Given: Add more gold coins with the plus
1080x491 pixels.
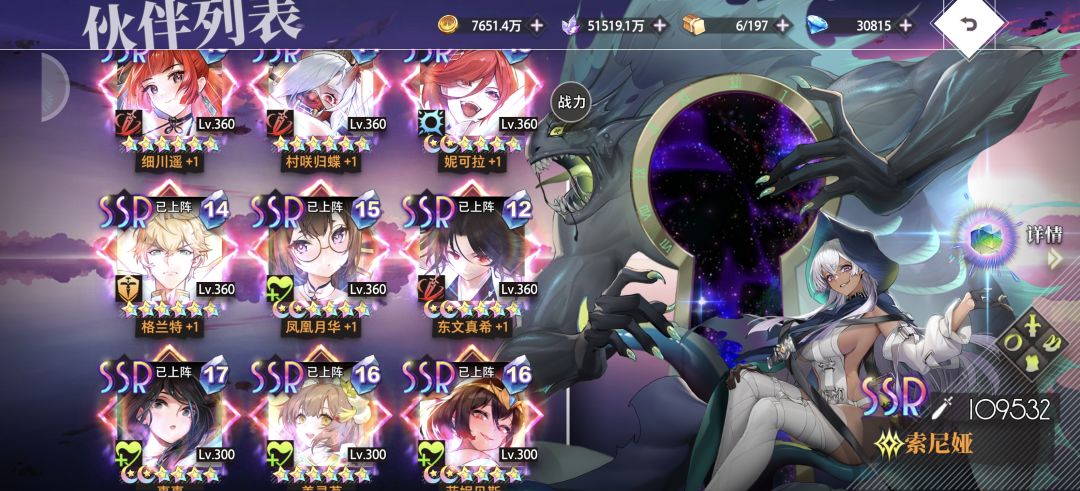Looking at the screenshot, I should coord(537,25).
